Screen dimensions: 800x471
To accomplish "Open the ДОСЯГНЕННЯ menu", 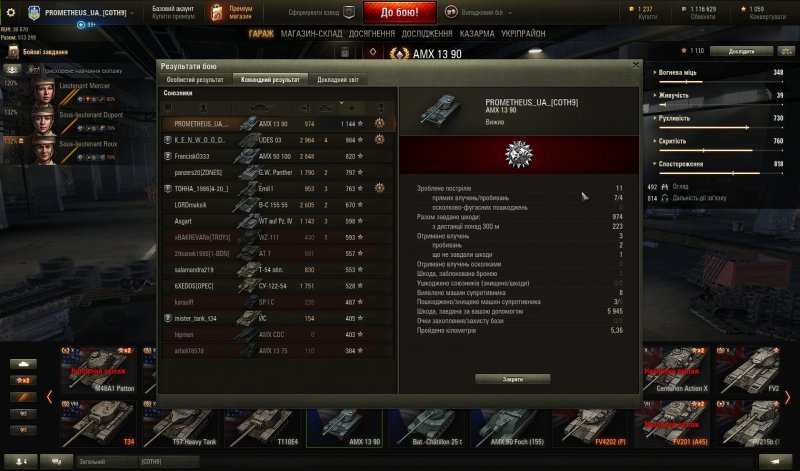I will click(372, 34).
